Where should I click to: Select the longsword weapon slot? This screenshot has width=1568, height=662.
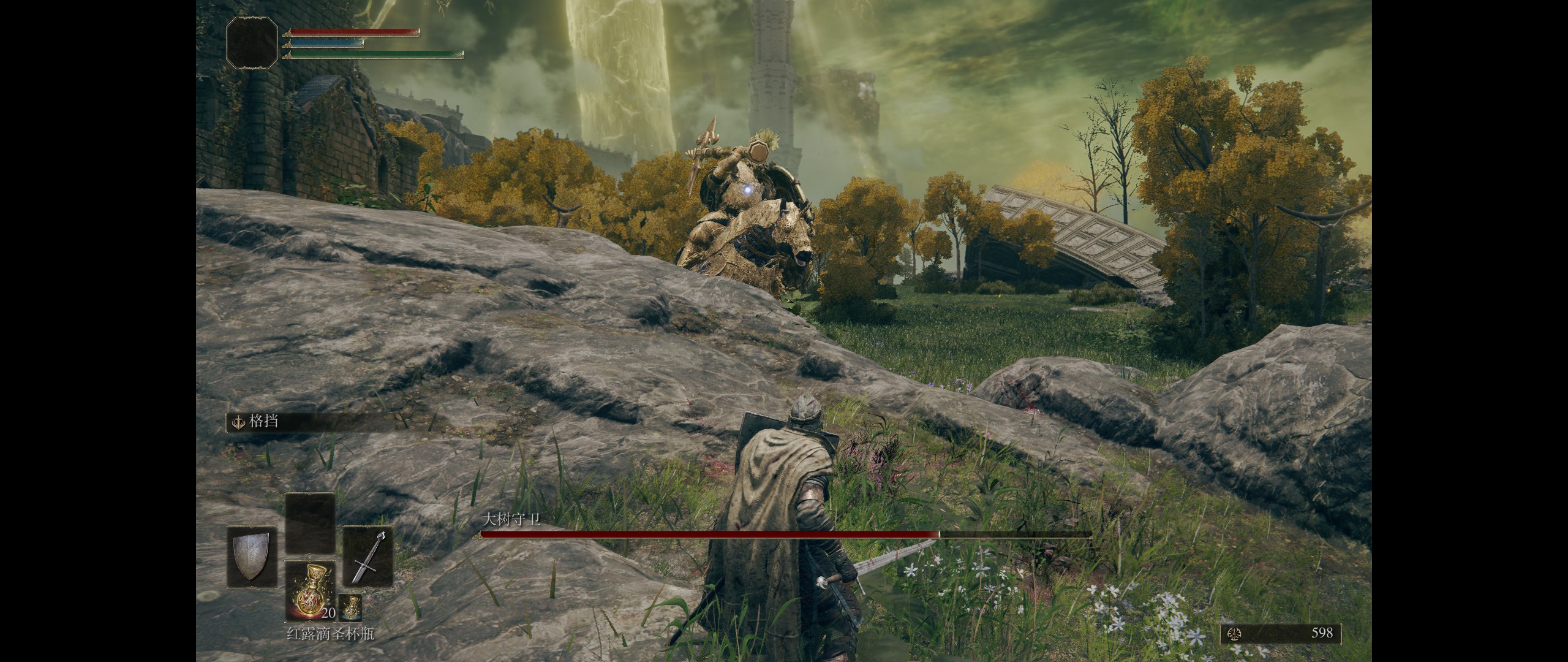367,557
